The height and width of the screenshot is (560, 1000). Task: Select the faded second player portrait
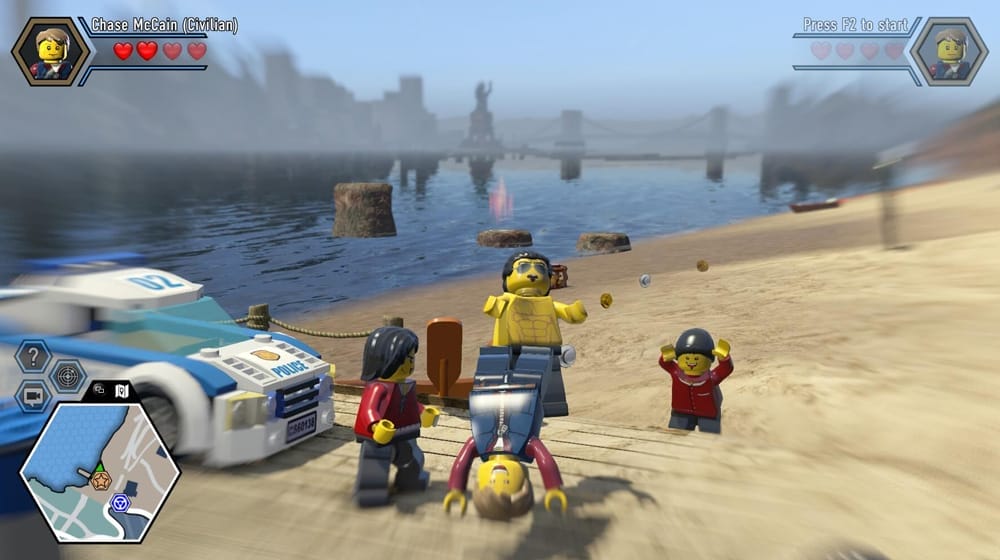coord(949,51)
